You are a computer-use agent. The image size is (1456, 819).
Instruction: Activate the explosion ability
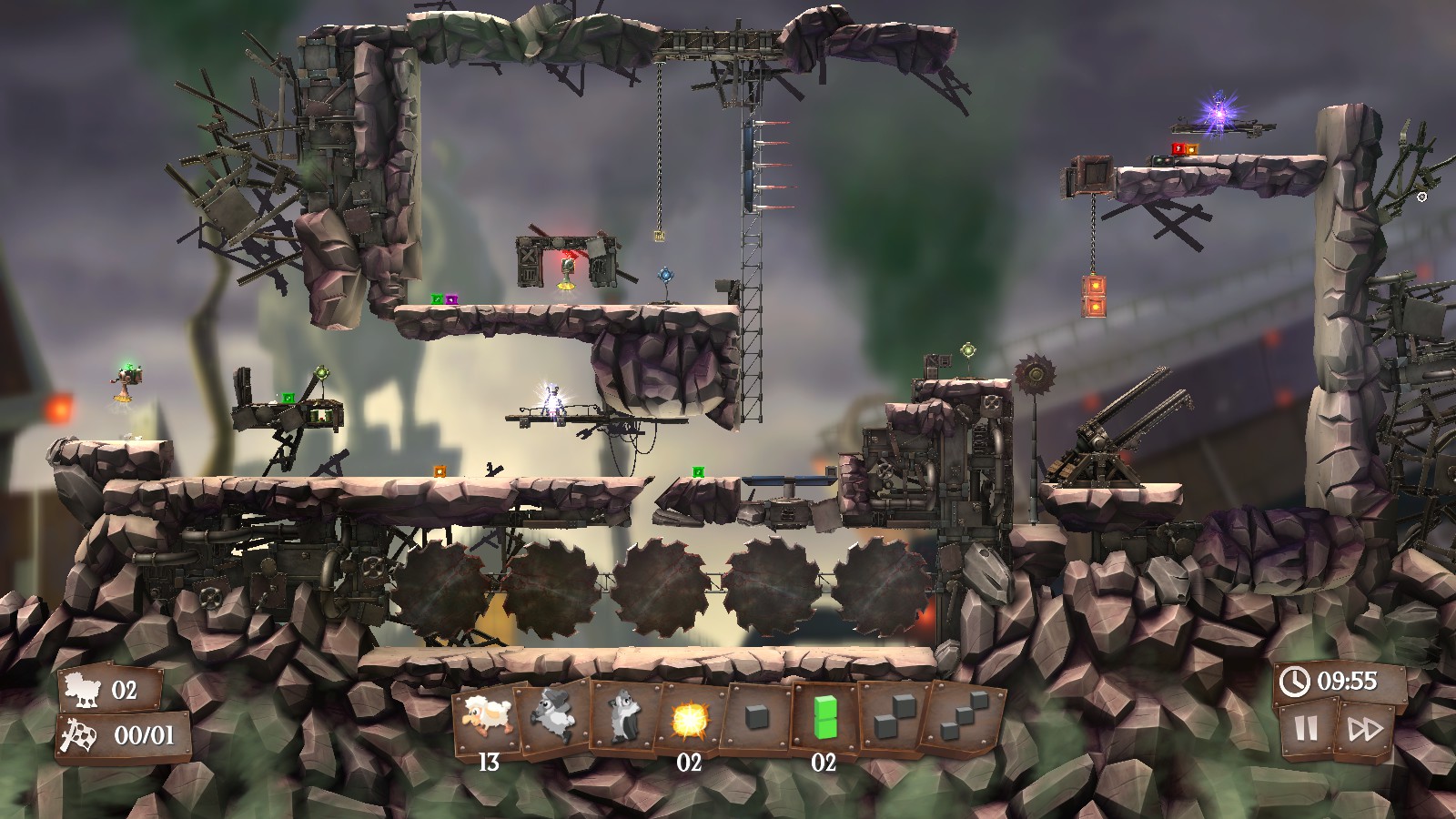(x=689, y=719)
